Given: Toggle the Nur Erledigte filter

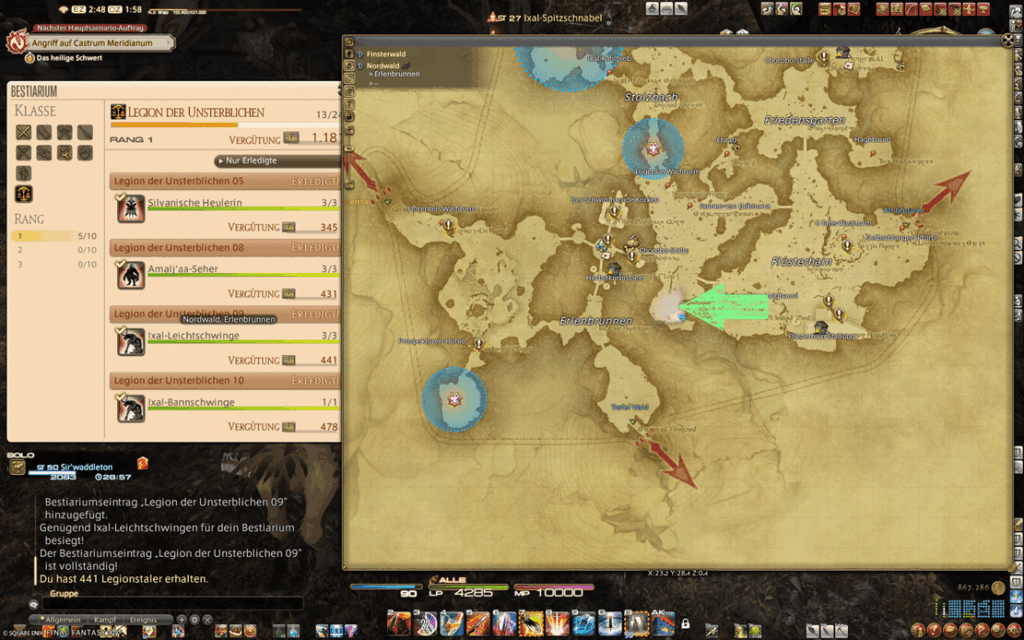Looking at the screenshot, I should [x=250, y=160].
